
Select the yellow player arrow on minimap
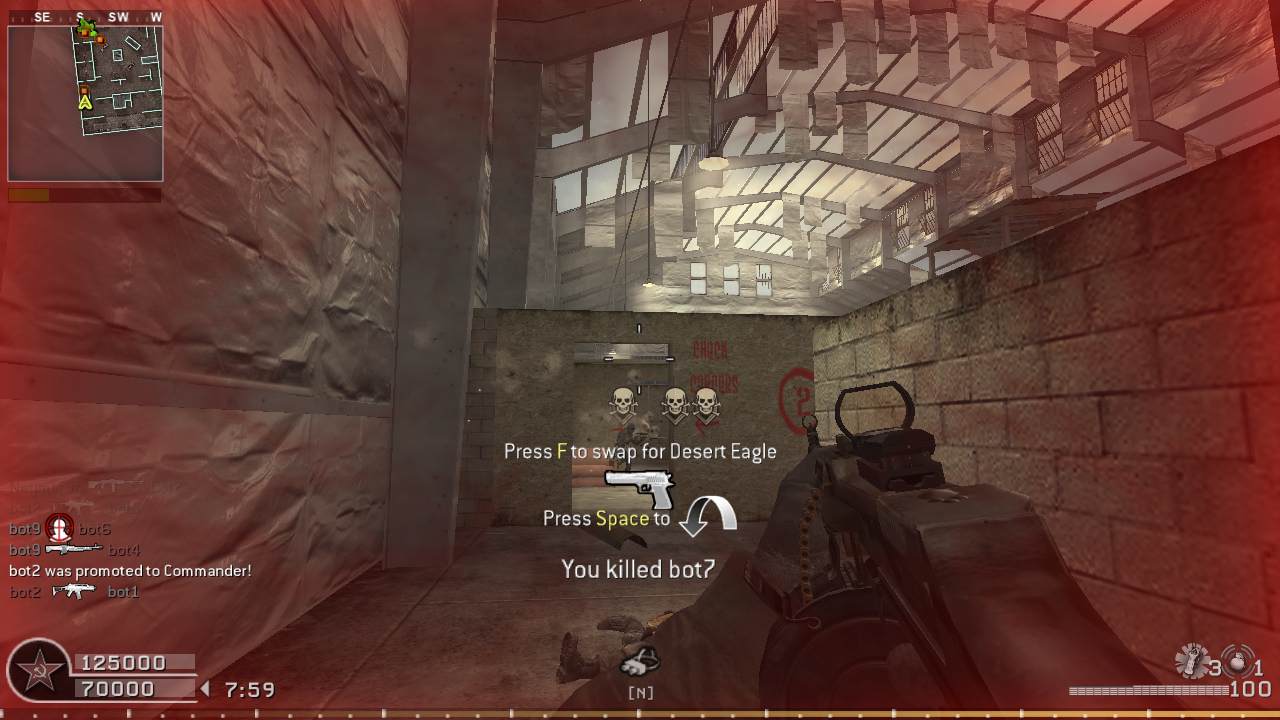tap(85, 100)
